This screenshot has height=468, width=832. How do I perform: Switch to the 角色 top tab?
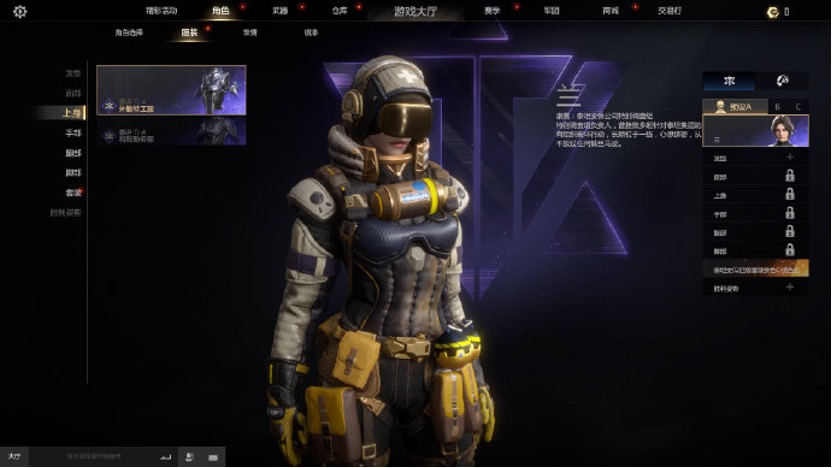[220, 11]
